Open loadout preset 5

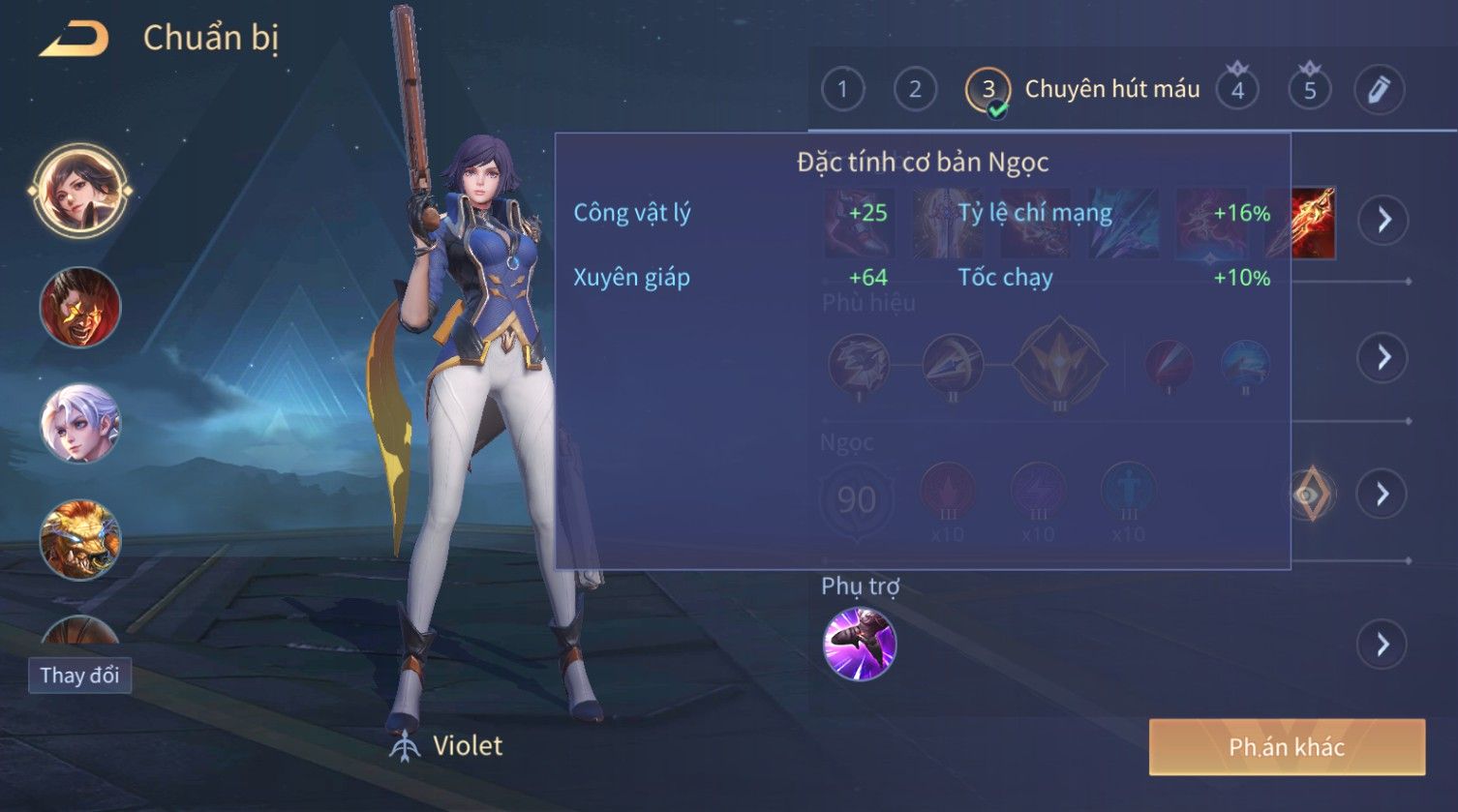point(1310,90)
